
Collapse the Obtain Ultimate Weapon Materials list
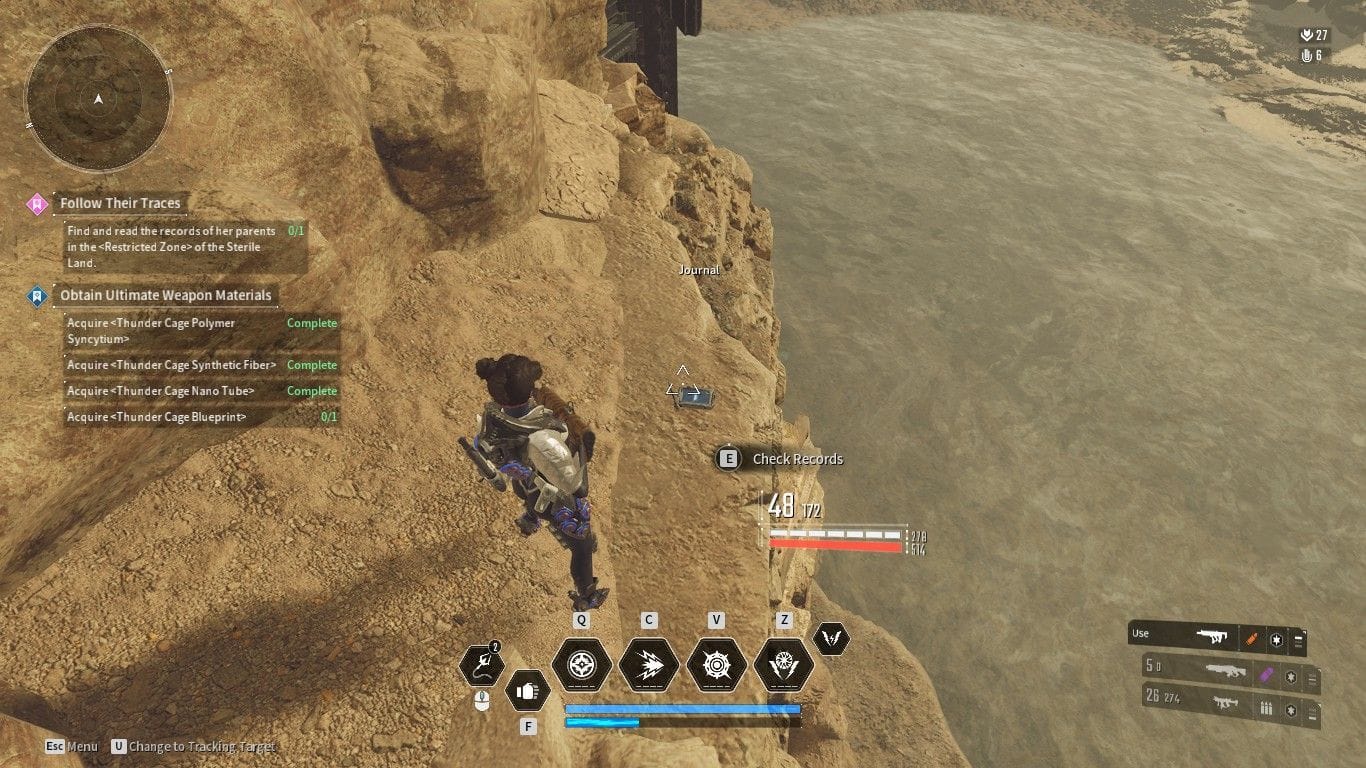pos(165,295)
